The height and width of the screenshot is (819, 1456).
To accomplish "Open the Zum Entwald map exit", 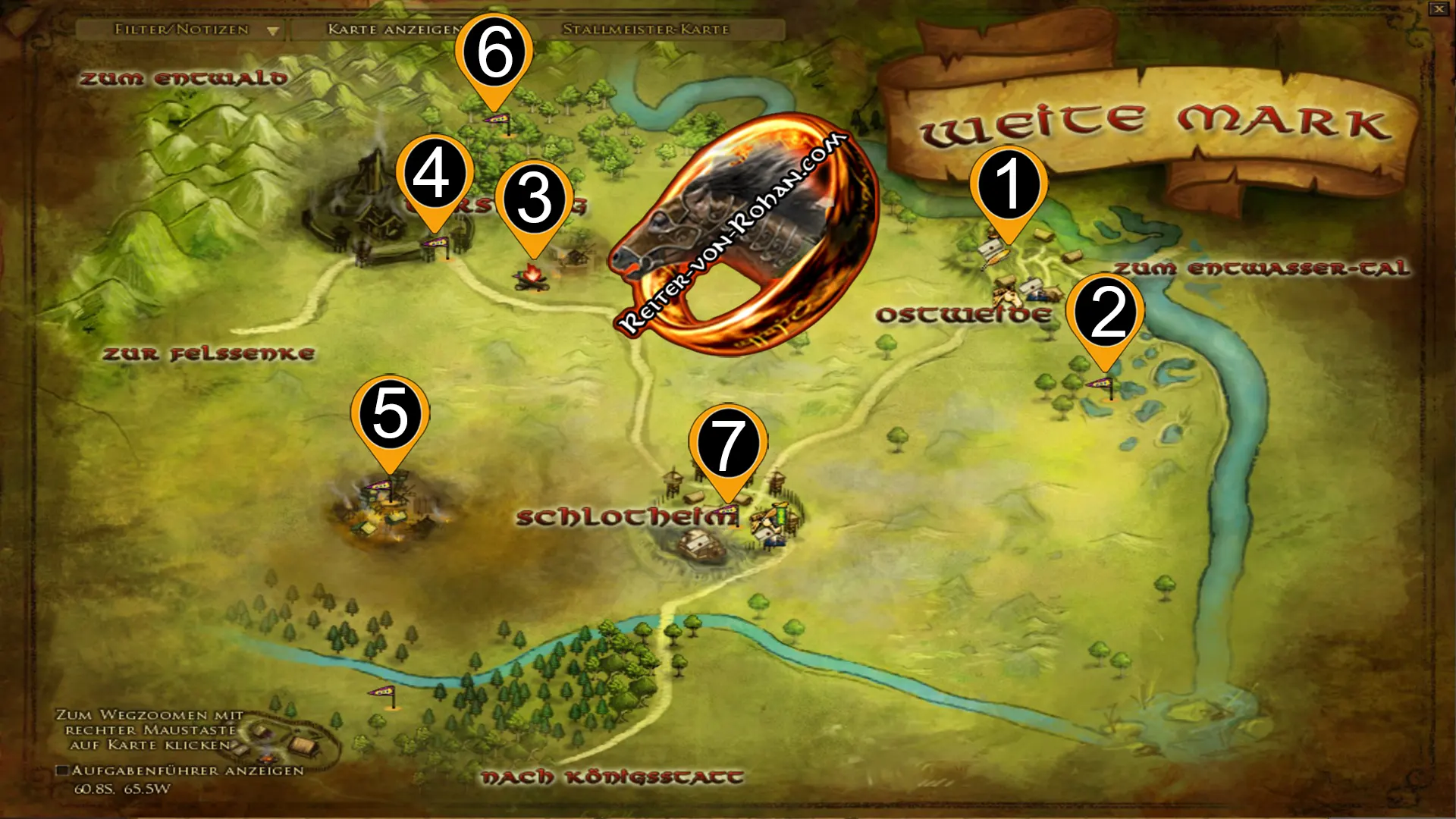I will [x=185, y=77].
